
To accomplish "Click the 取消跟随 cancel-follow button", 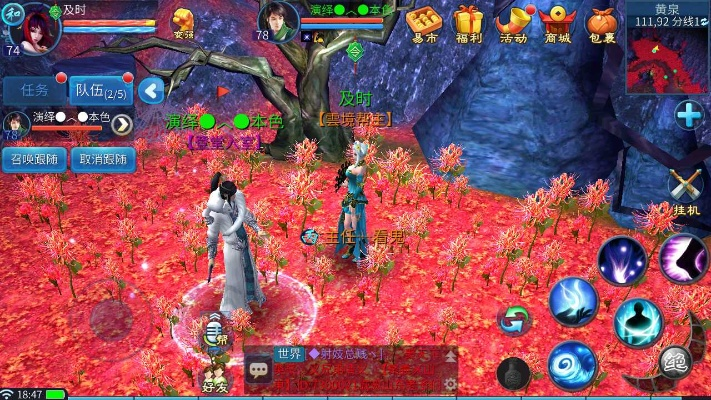I will (103, 158).
